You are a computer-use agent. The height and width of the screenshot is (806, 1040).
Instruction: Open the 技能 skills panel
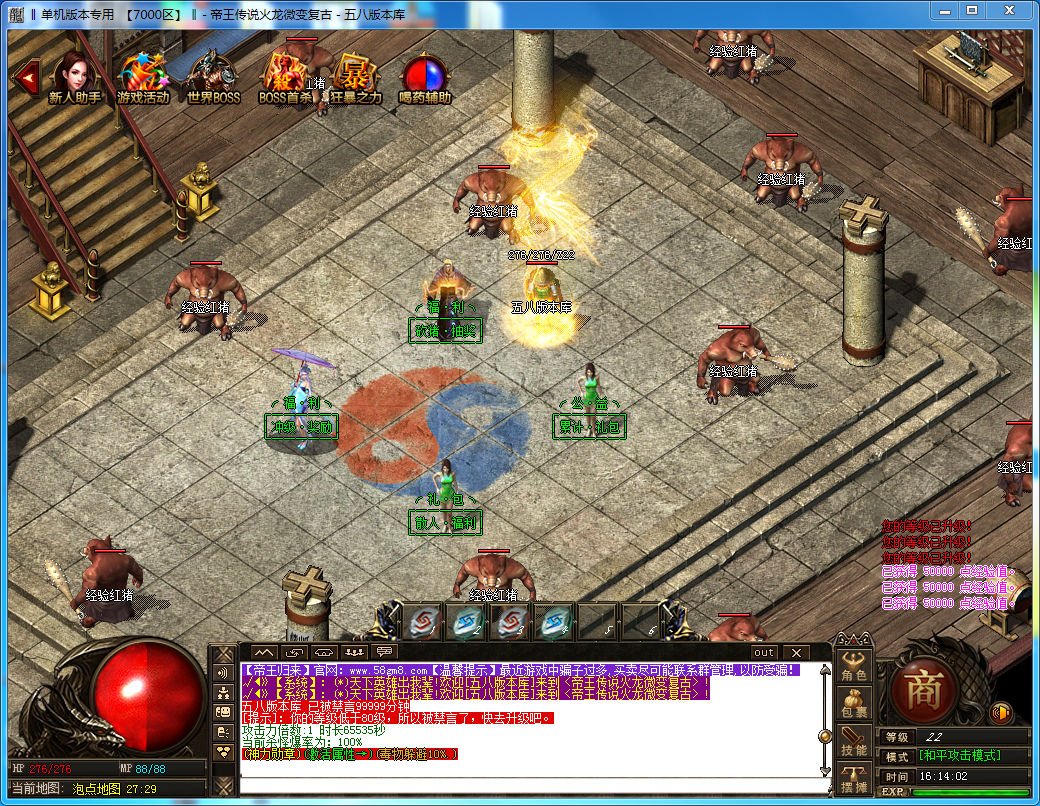854,741
